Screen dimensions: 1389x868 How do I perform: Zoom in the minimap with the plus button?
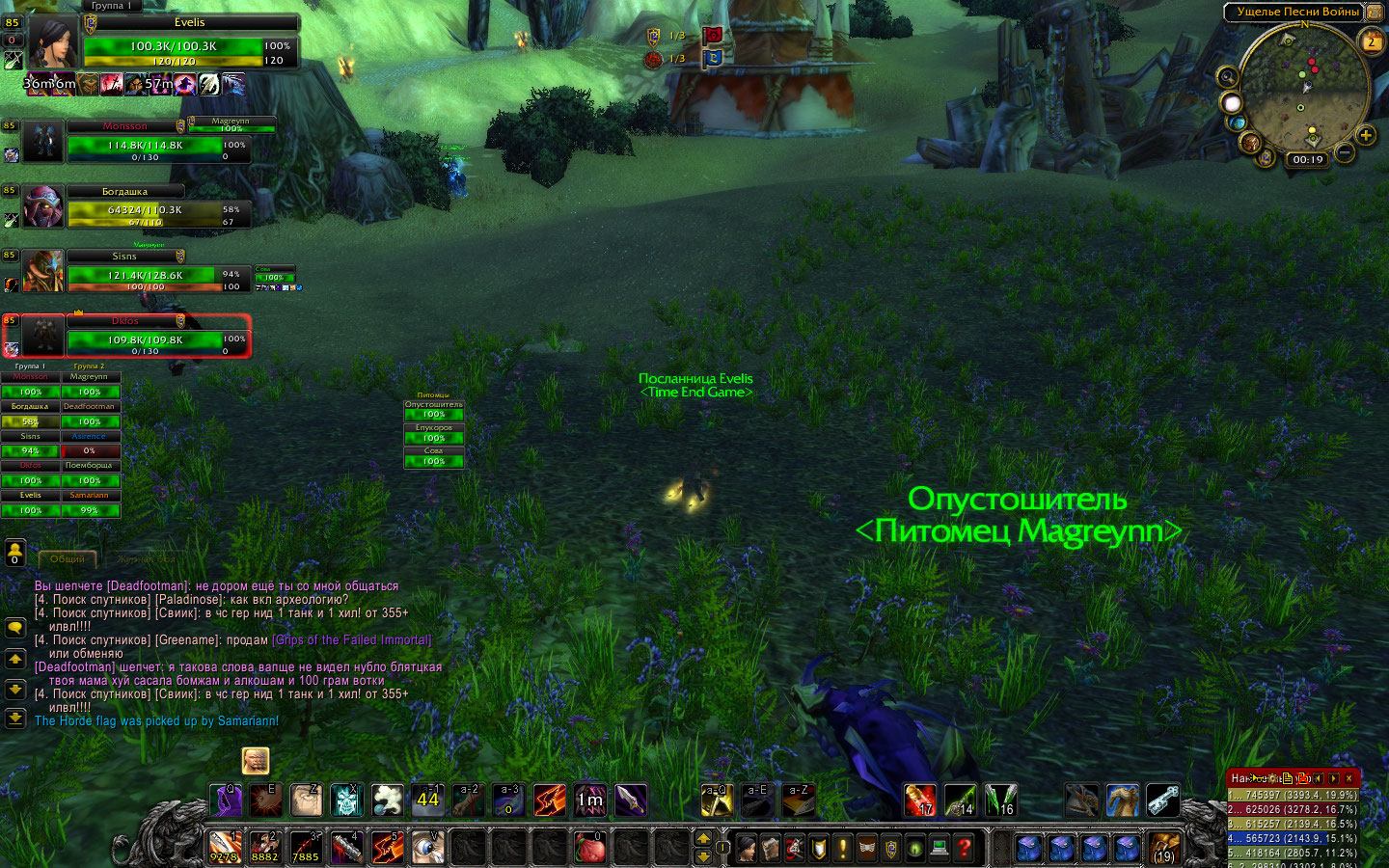click(x=1366, y=135)
